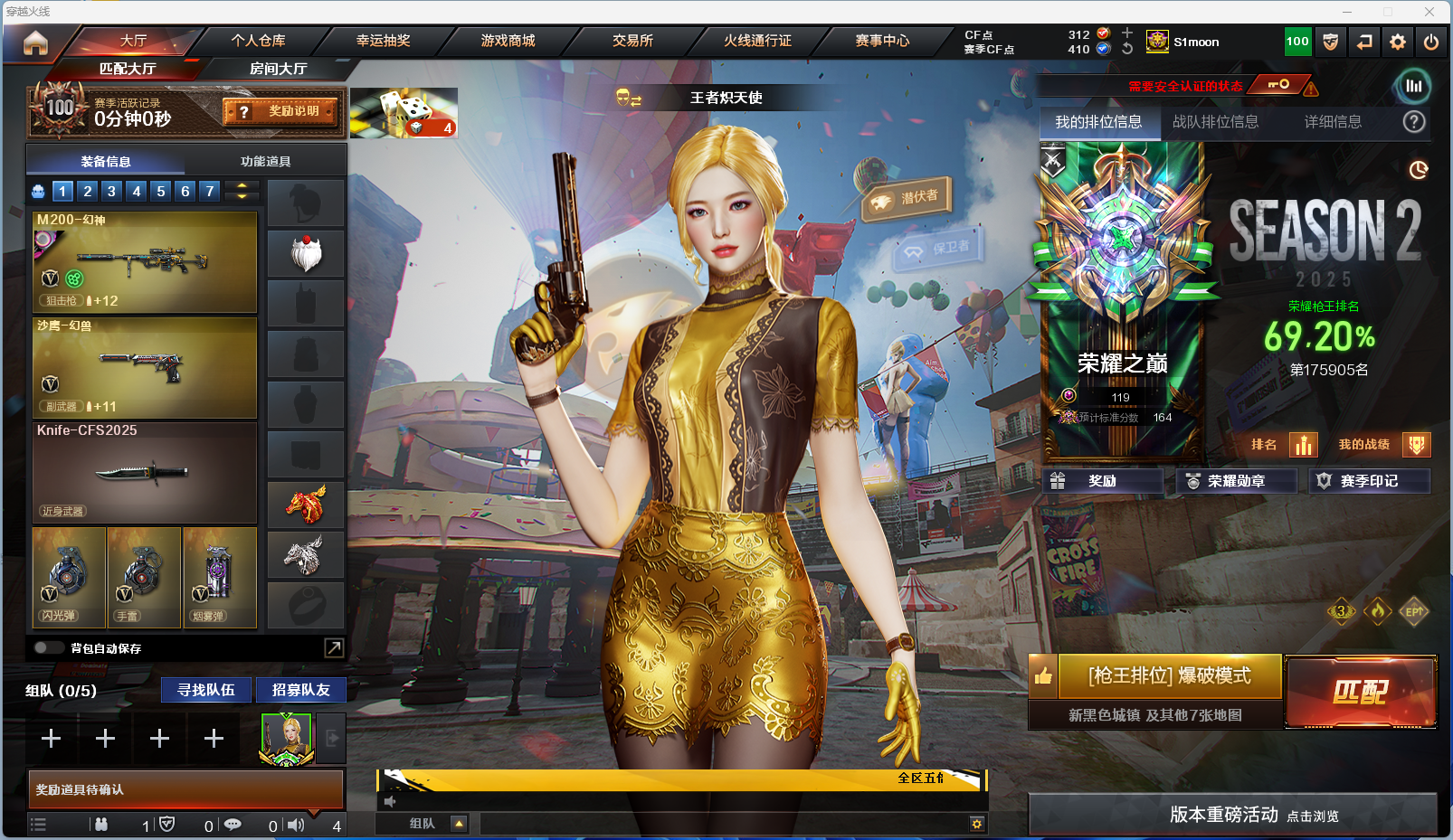Open the 战队排位信息 tab
Viewport: 1453px width, 840px height.
pyautogui.click(x=1215, y=122)
